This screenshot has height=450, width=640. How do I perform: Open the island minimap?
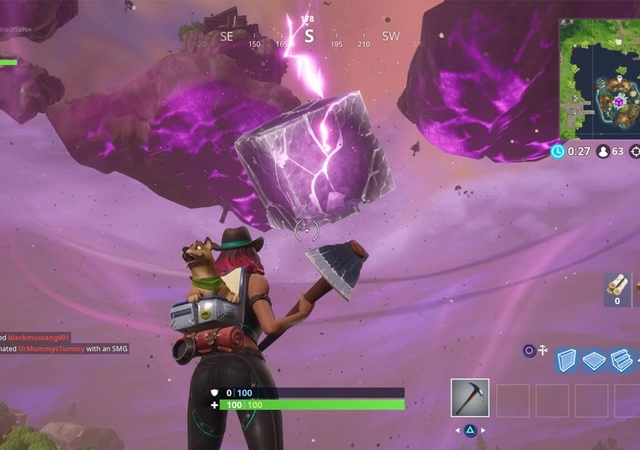pyautogui.click(x=596, y=76)
